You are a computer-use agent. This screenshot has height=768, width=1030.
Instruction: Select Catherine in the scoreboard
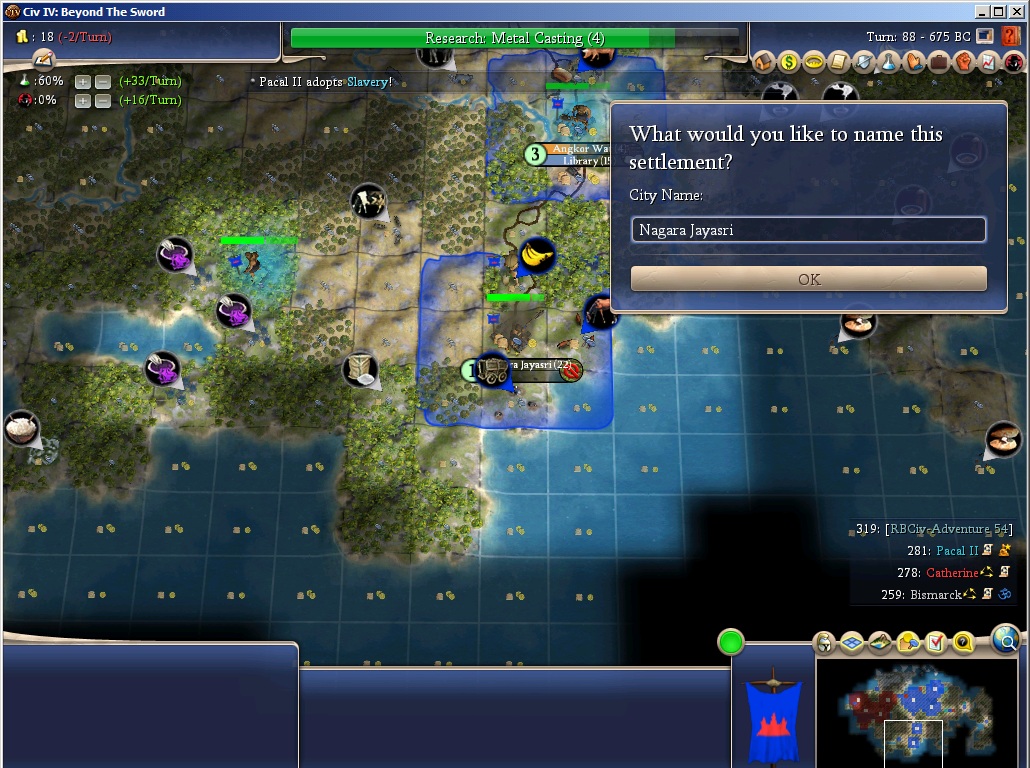[x=952, y=573]
